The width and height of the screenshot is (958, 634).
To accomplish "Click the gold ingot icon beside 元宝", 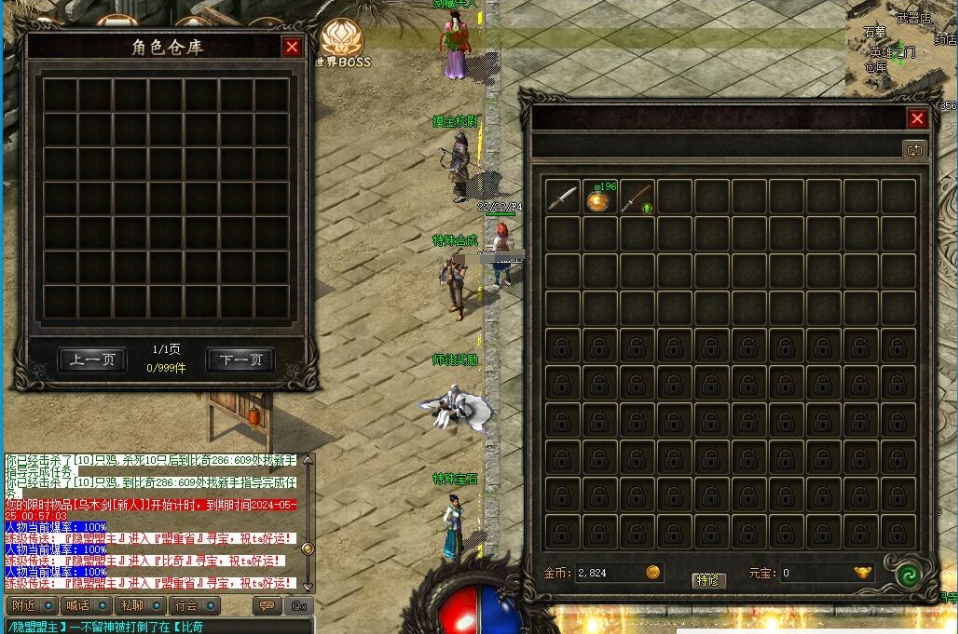I will click(862, 573).
